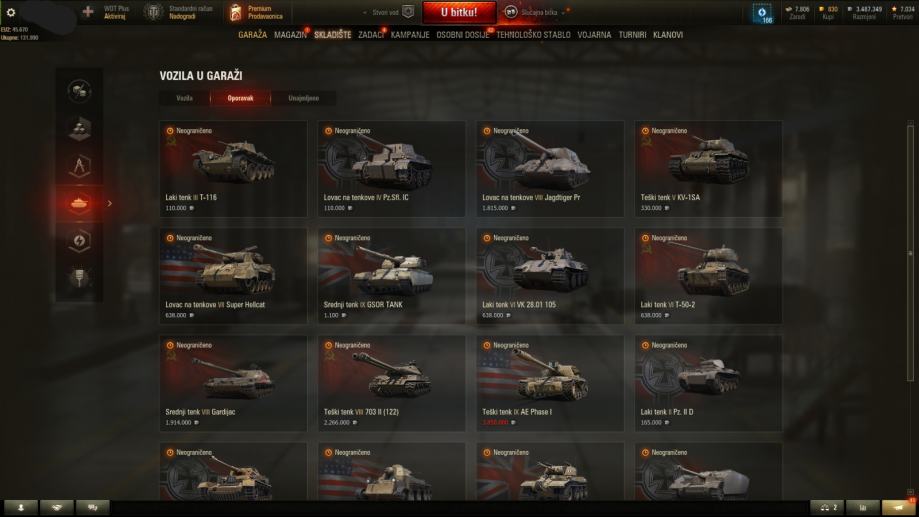Open the KLANOVI clans page
Image resolution: width=919 pixels, height=517 pixels.
point(668,35)
